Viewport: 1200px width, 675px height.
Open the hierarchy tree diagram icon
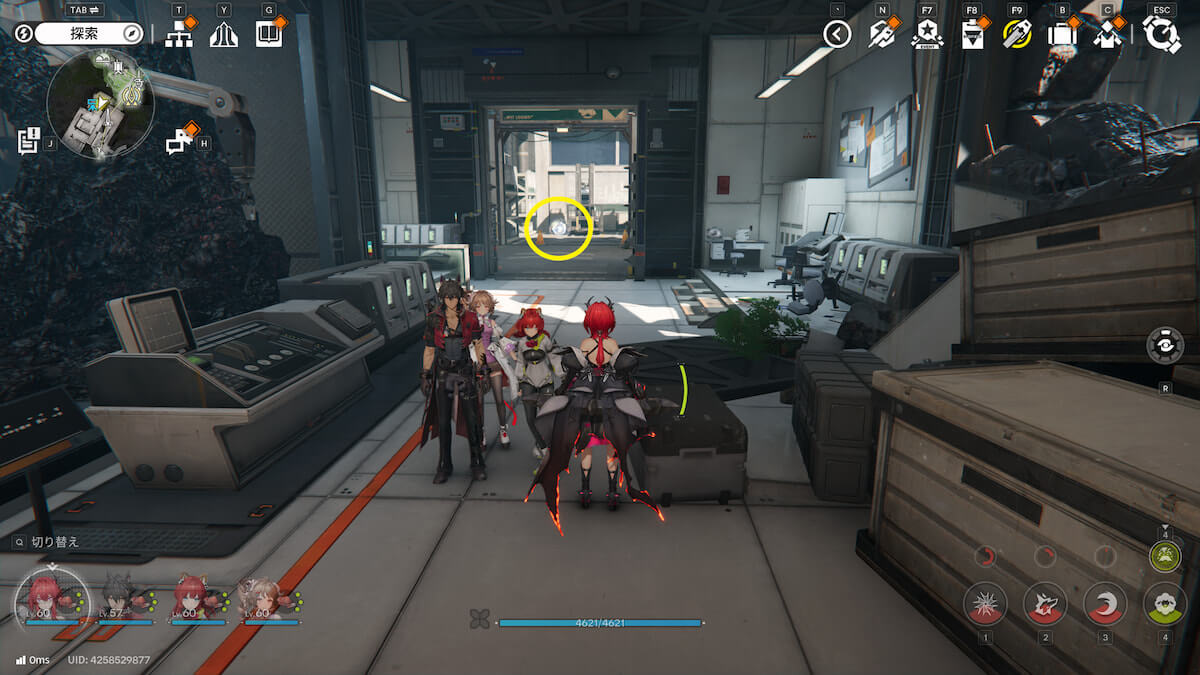(179, 35)
